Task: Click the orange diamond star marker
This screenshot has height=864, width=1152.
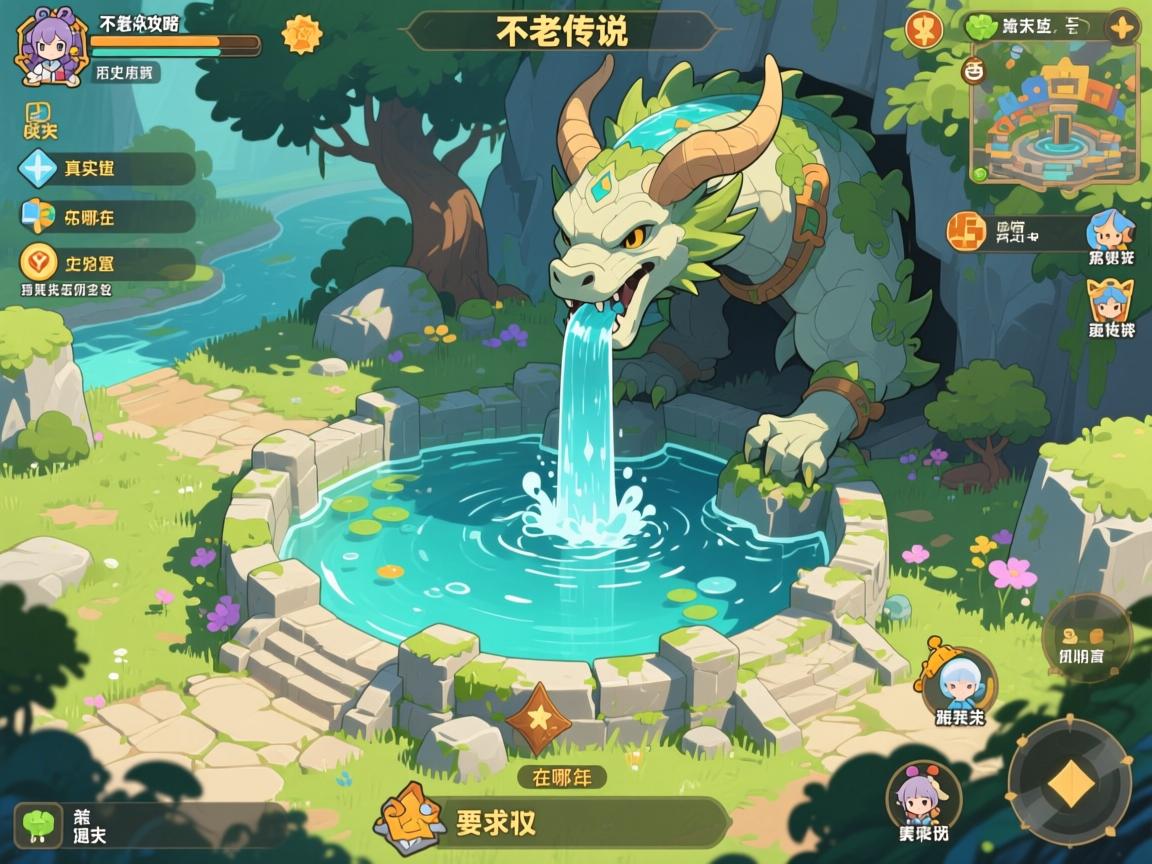Action: (539, 718)
